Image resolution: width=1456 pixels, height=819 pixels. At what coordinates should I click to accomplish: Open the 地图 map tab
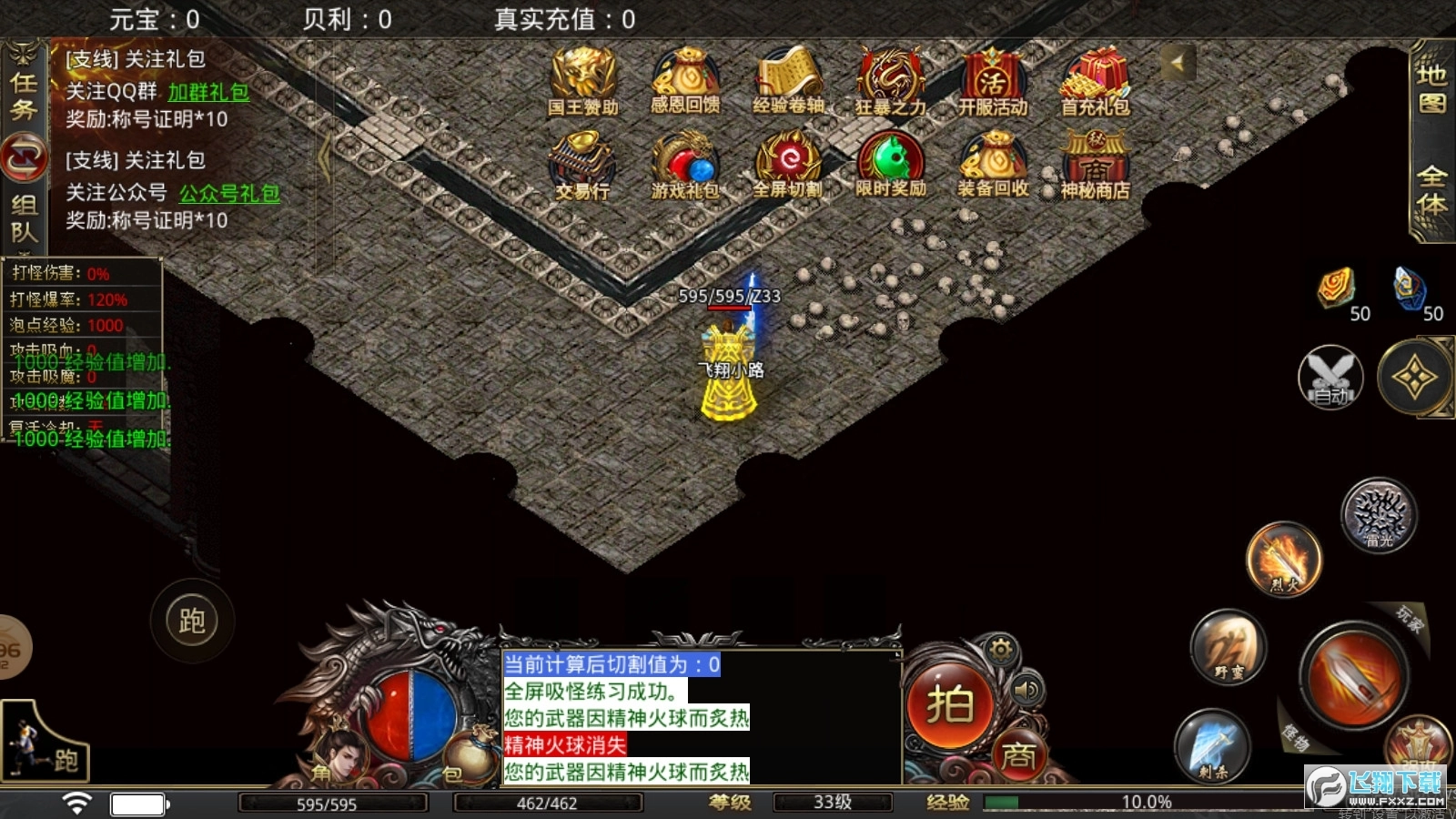click(x=1432, y=88)
